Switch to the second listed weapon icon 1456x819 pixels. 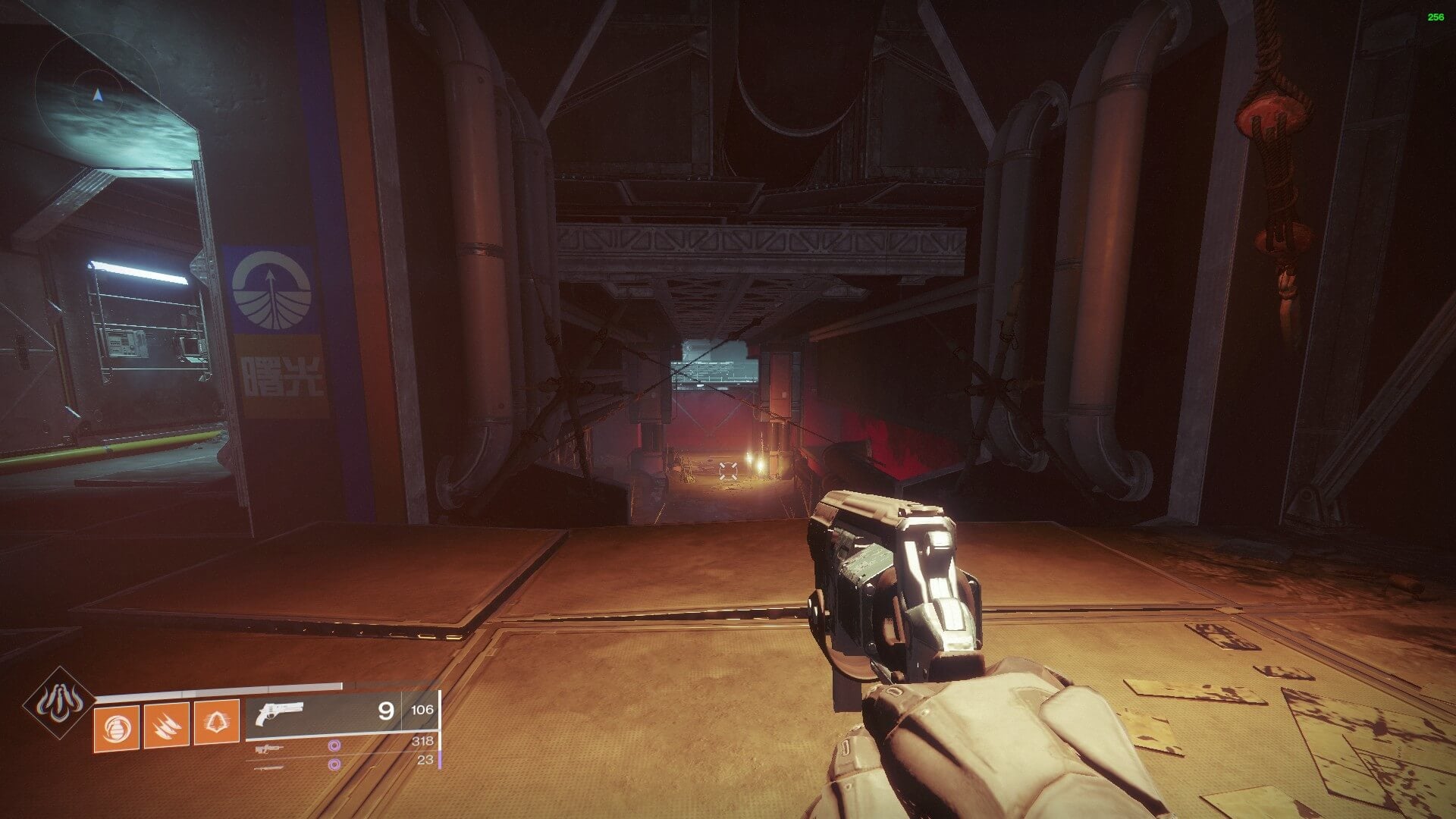click(x=268, y=749)
